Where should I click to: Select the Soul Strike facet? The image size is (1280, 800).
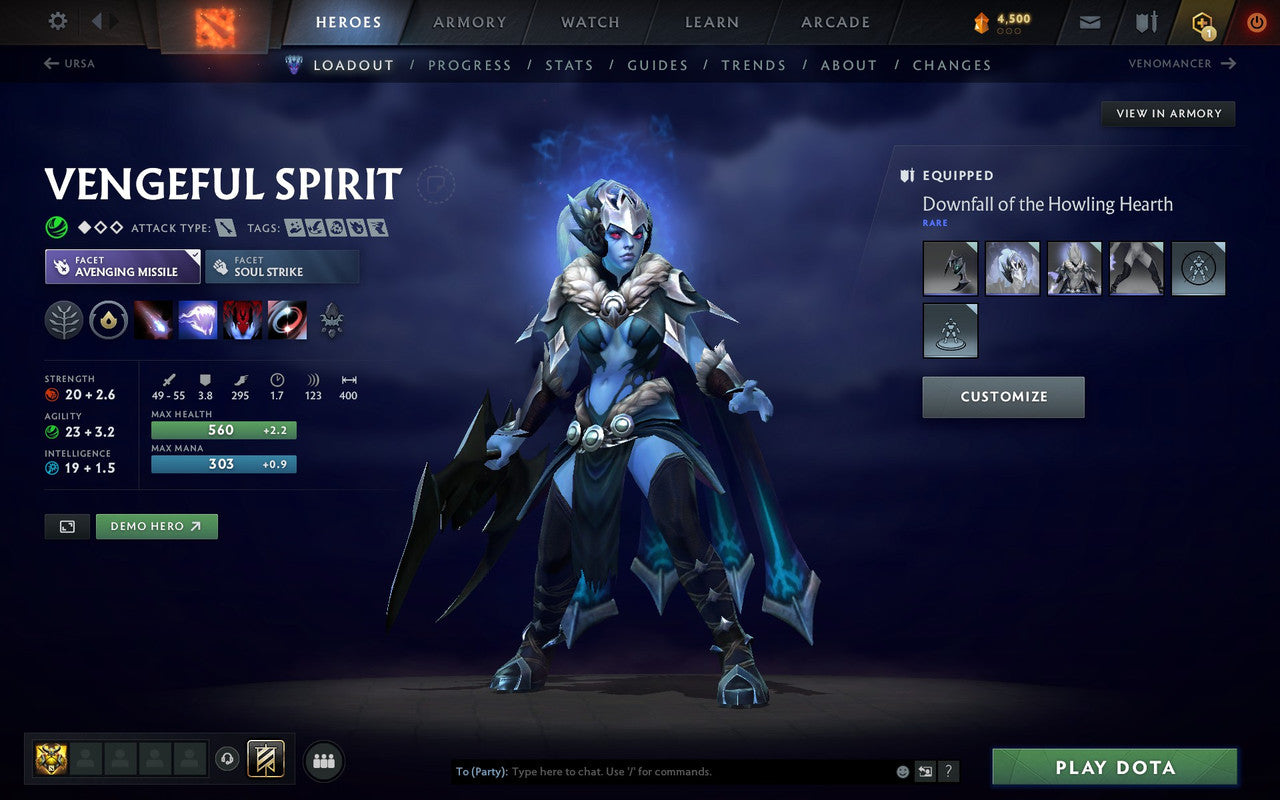tap(281, 266)
